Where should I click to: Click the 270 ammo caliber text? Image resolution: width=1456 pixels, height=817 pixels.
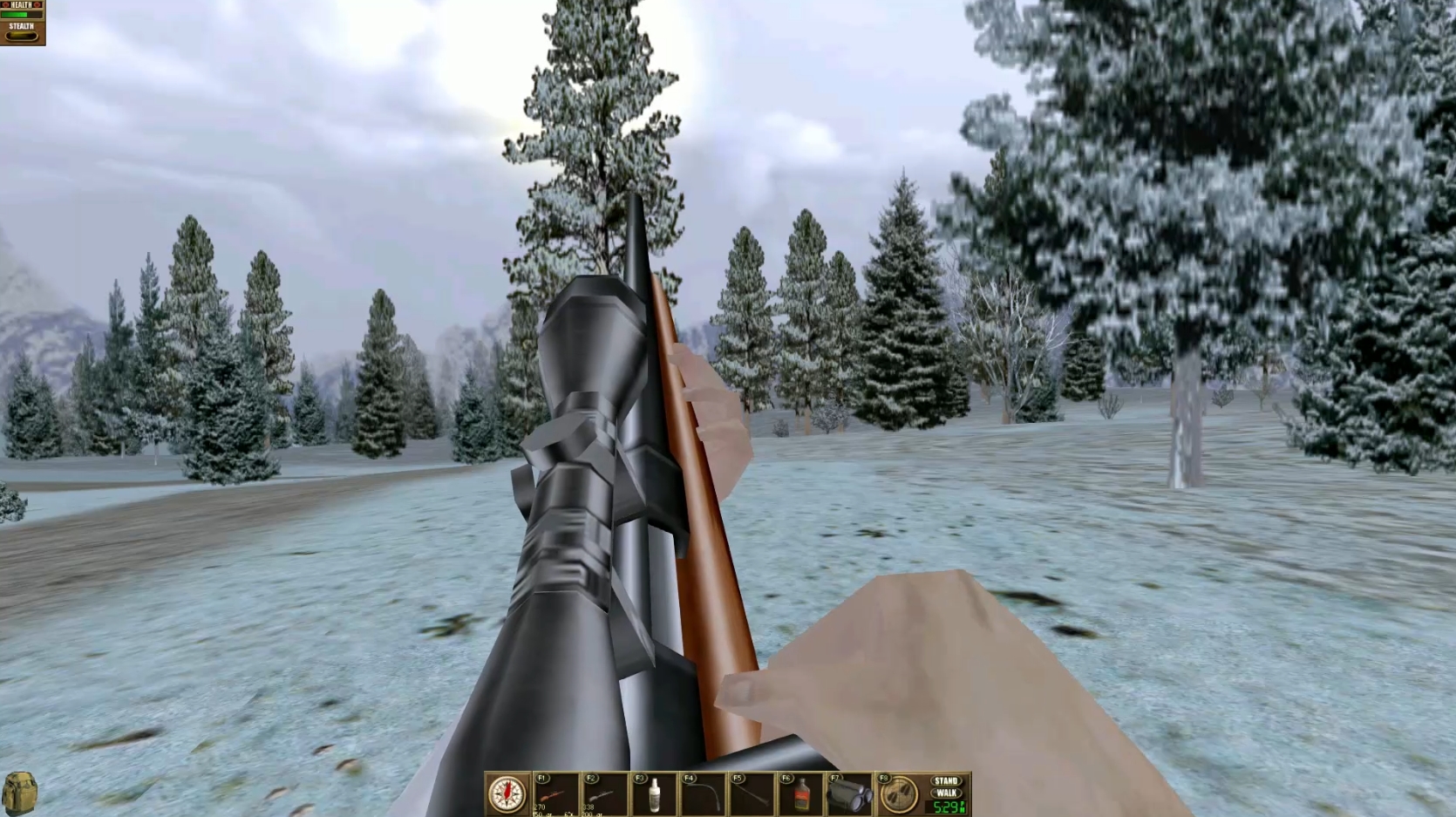[x=539, y=806]
